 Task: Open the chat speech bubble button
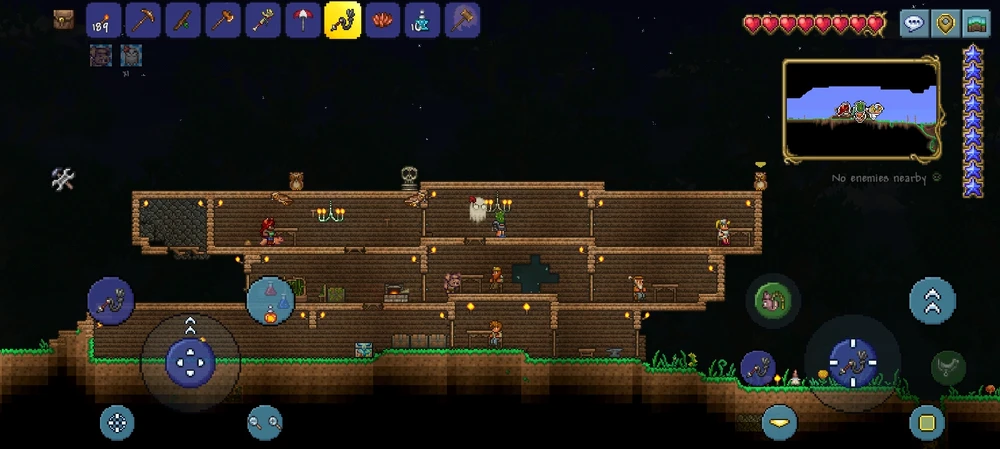pyautogui.click(x=914, y=24)
